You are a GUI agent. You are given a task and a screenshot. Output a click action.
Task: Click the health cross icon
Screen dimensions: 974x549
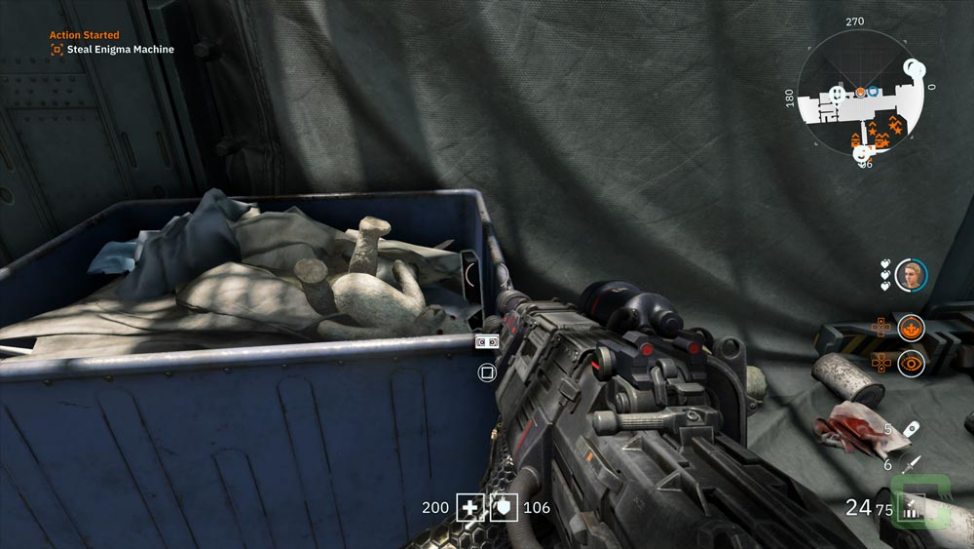pyautogui.click(x=470, y=508)
